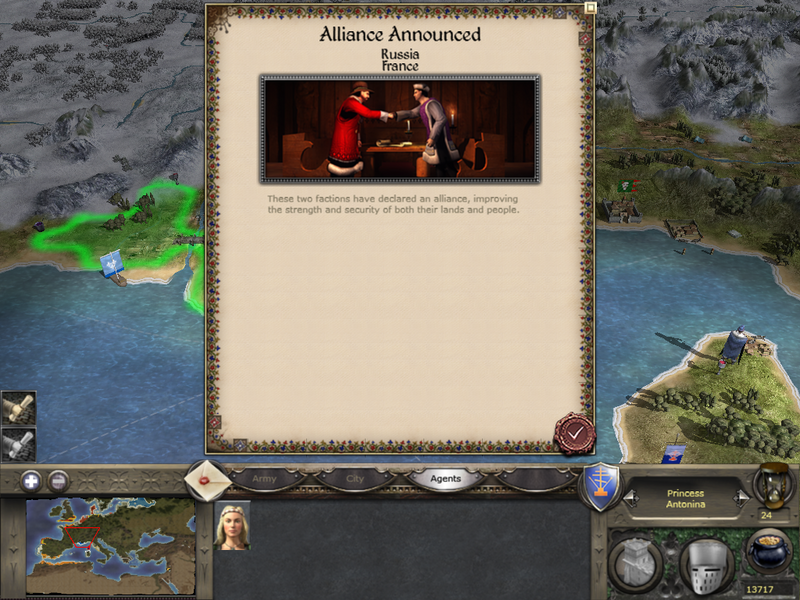This screenshot has height=600, width=800.
Task: Confirm the alliance message with the red seal
Action: [x=574, y=433]
